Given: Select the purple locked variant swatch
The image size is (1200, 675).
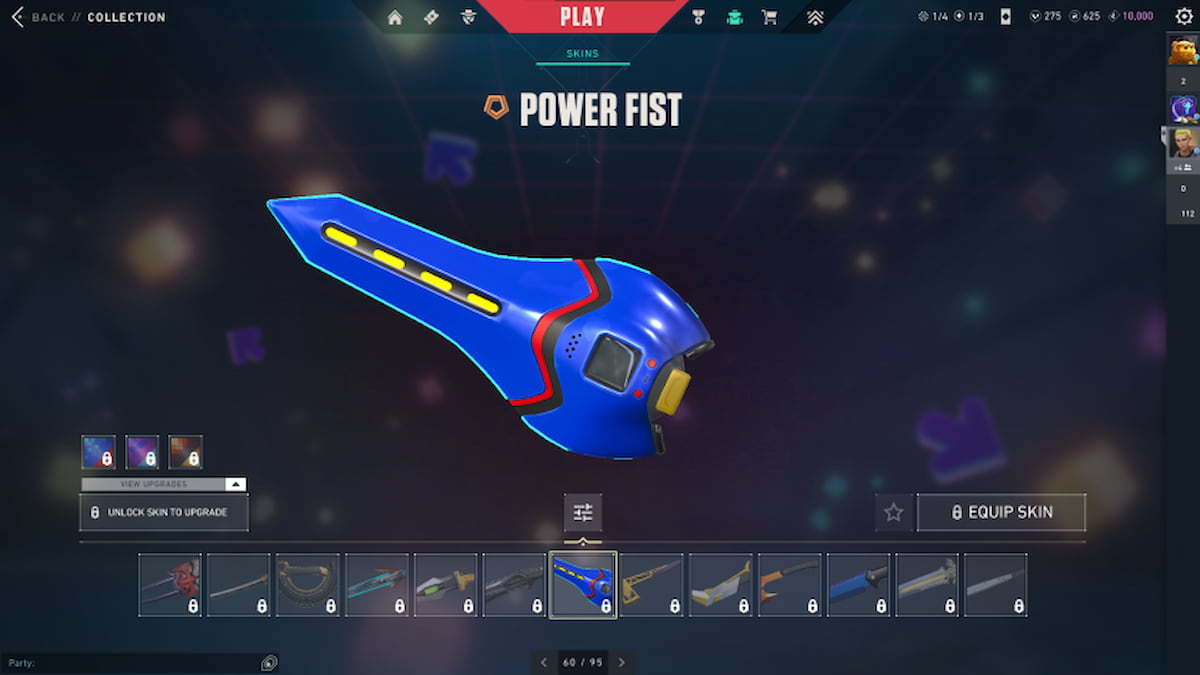Looking at the screenshot, I should click(142, 452).
